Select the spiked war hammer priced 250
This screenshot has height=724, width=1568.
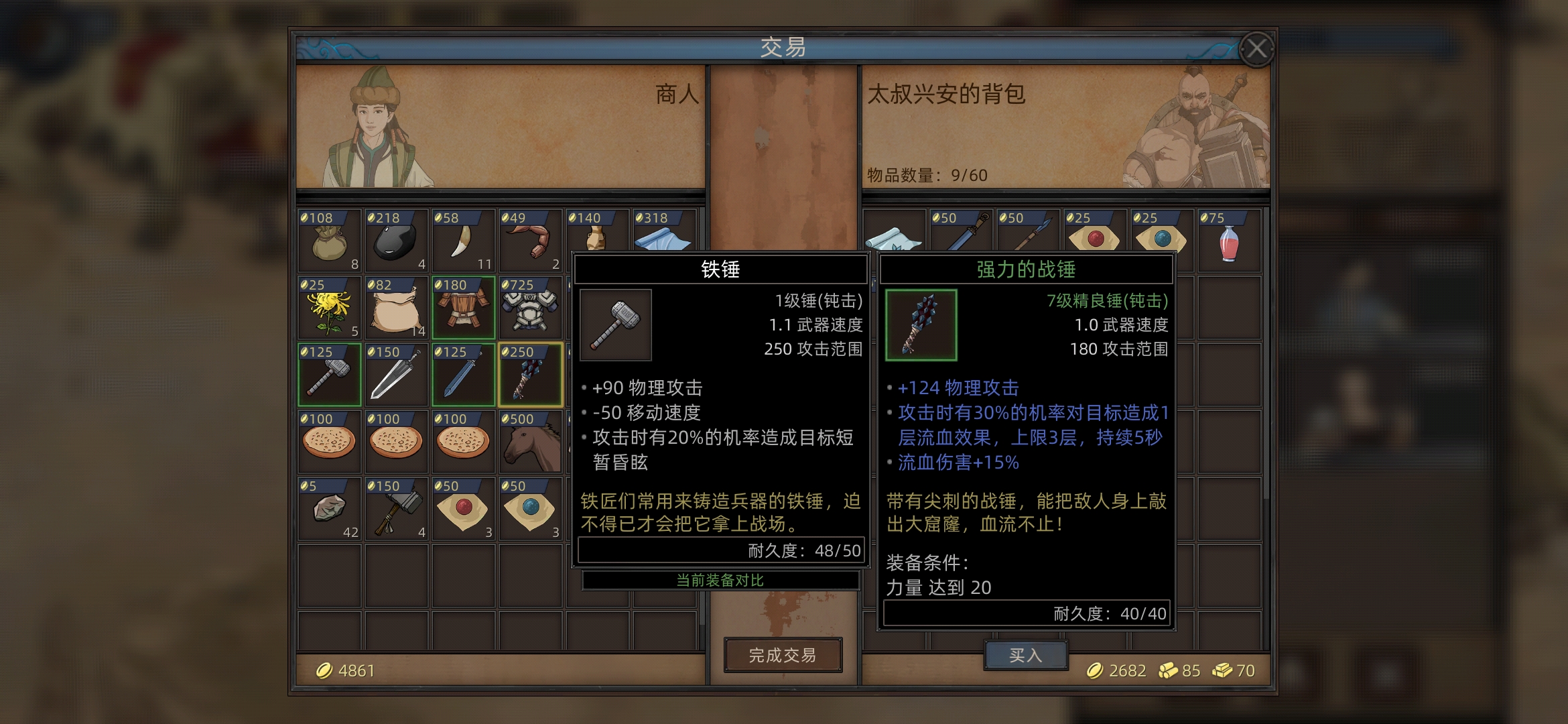[530, 375]
